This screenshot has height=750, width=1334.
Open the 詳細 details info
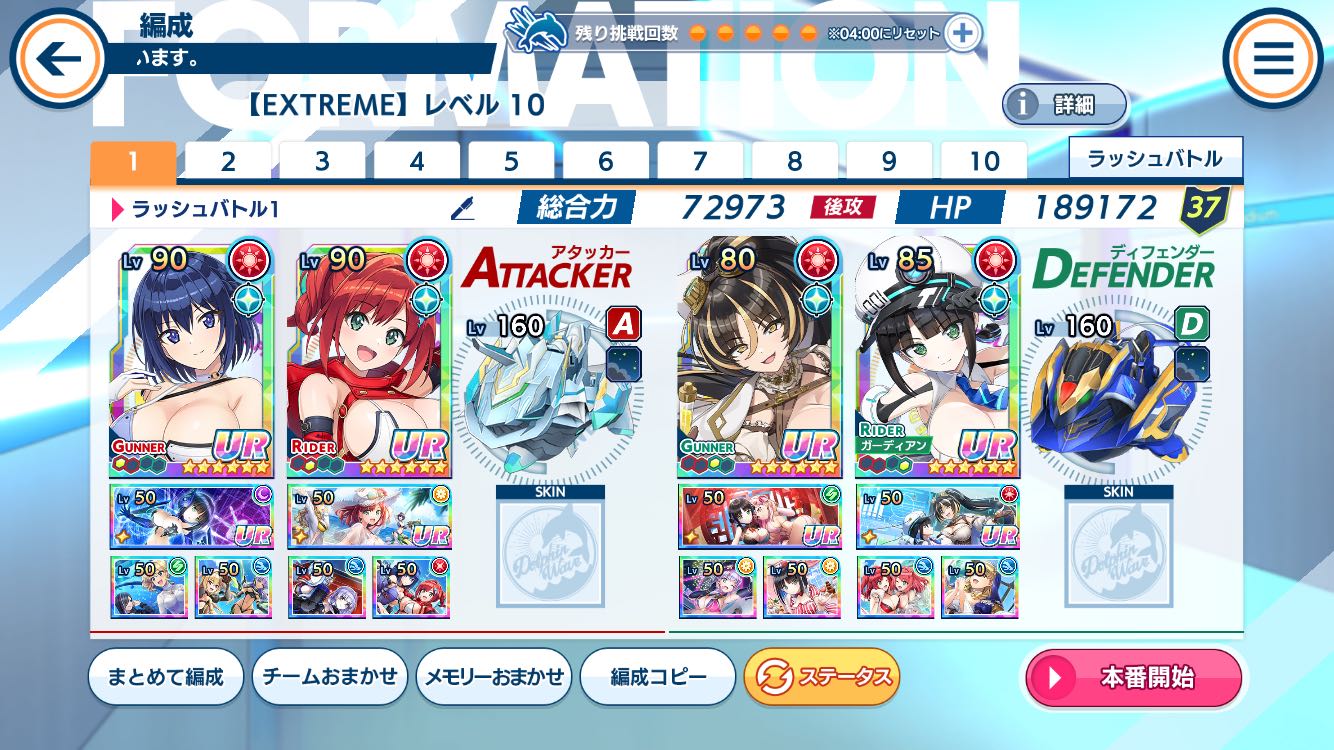tap(1064, 104)
